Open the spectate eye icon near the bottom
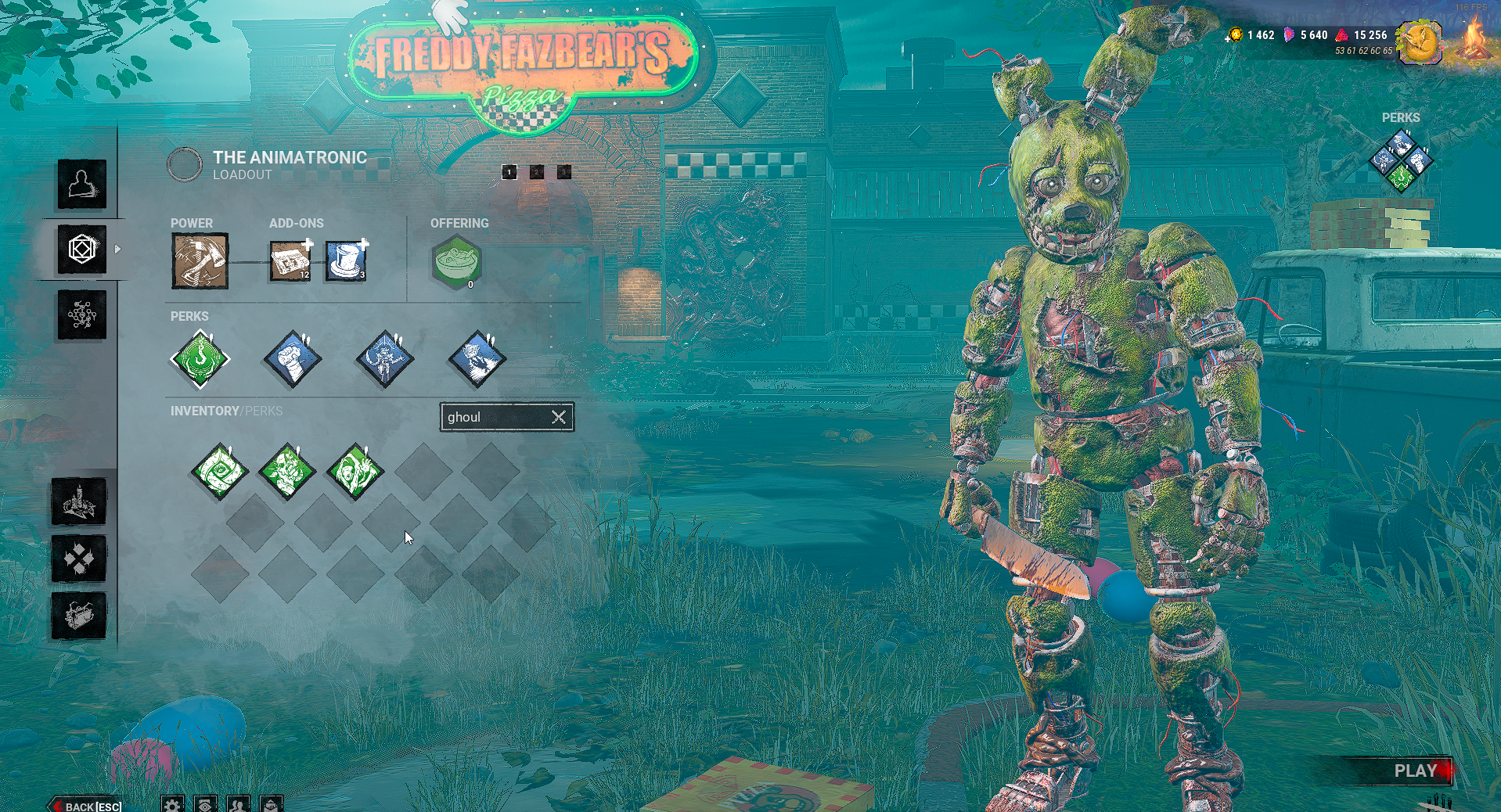The width and height of the screenshot is (1501, 812). (205, 804)
